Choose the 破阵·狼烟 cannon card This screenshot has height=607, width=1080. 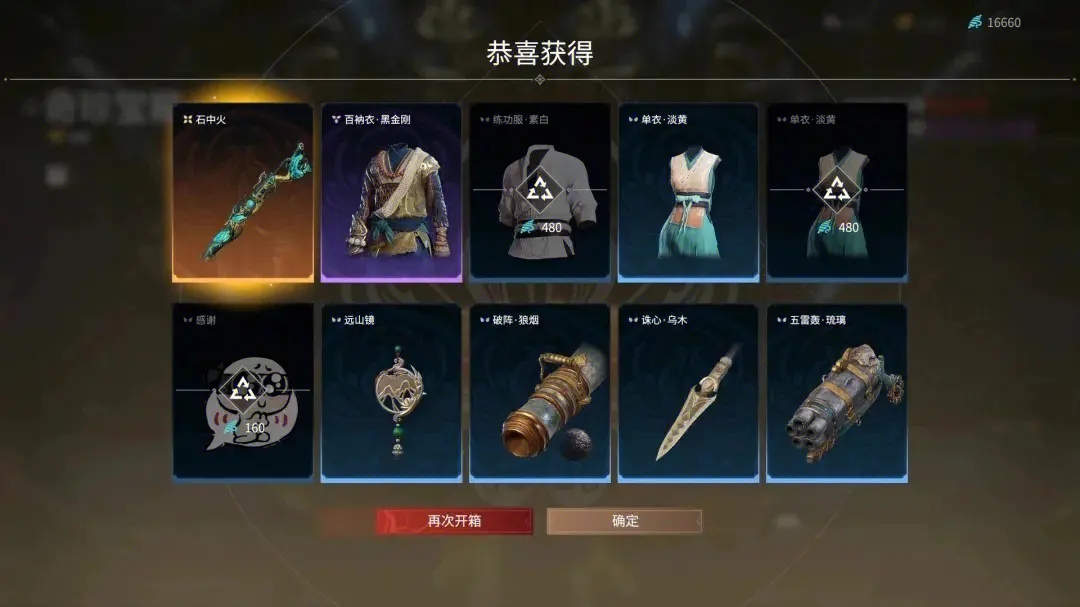tap(540, 393)
